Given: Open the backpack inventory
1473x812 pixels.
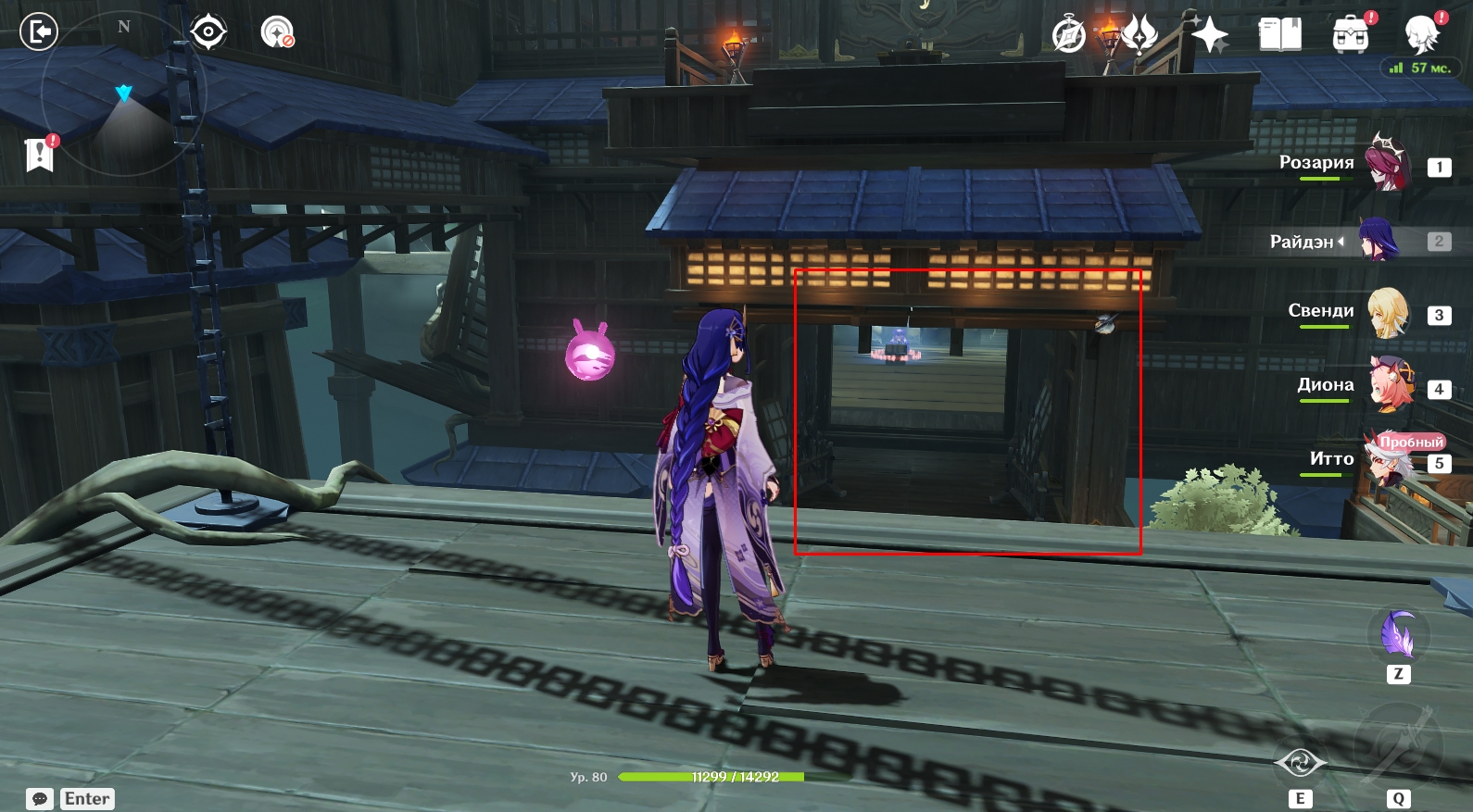Looking at the screenshot, I should pyautogui.click(x=1351, y=35).
